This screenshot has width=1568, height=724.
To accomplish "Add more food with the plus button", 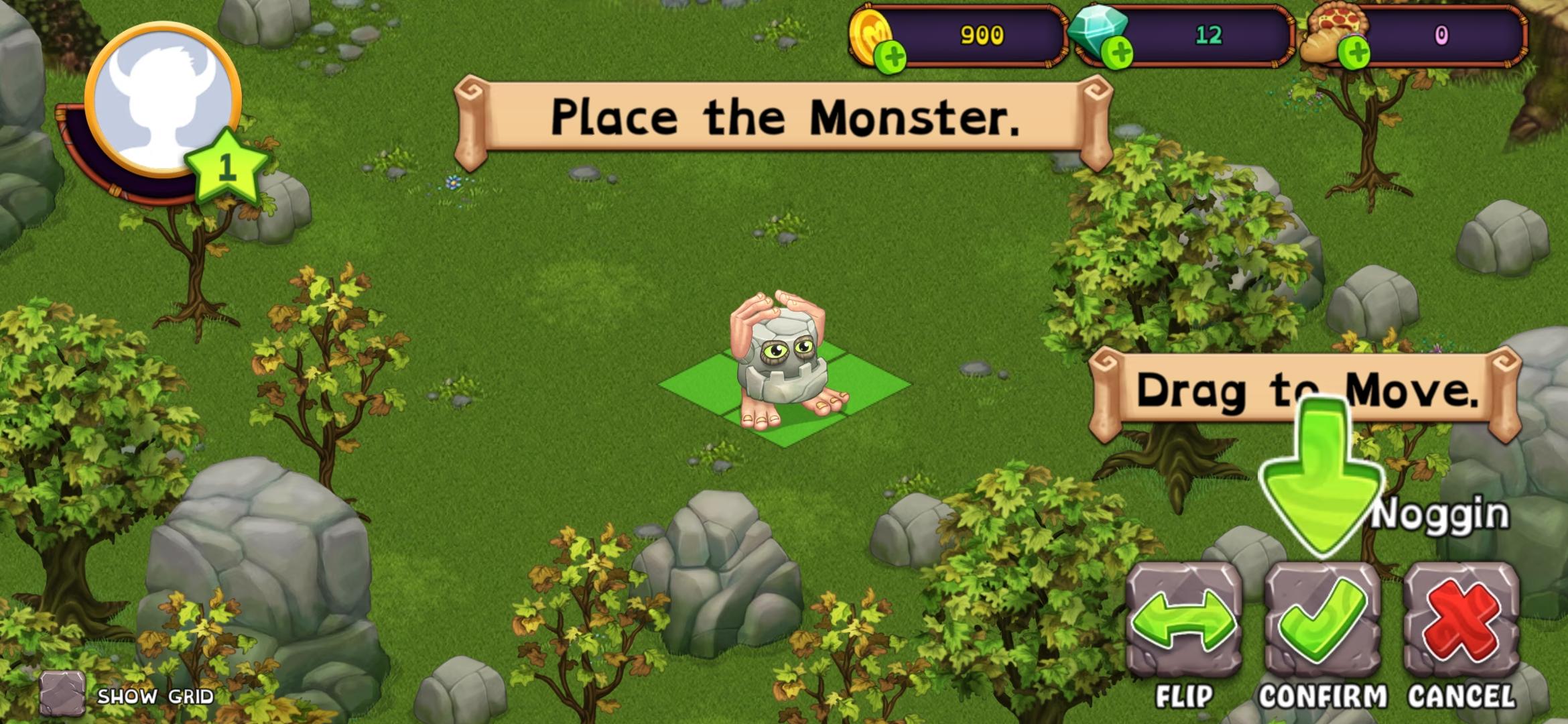I will click(x=1354, y=54).
